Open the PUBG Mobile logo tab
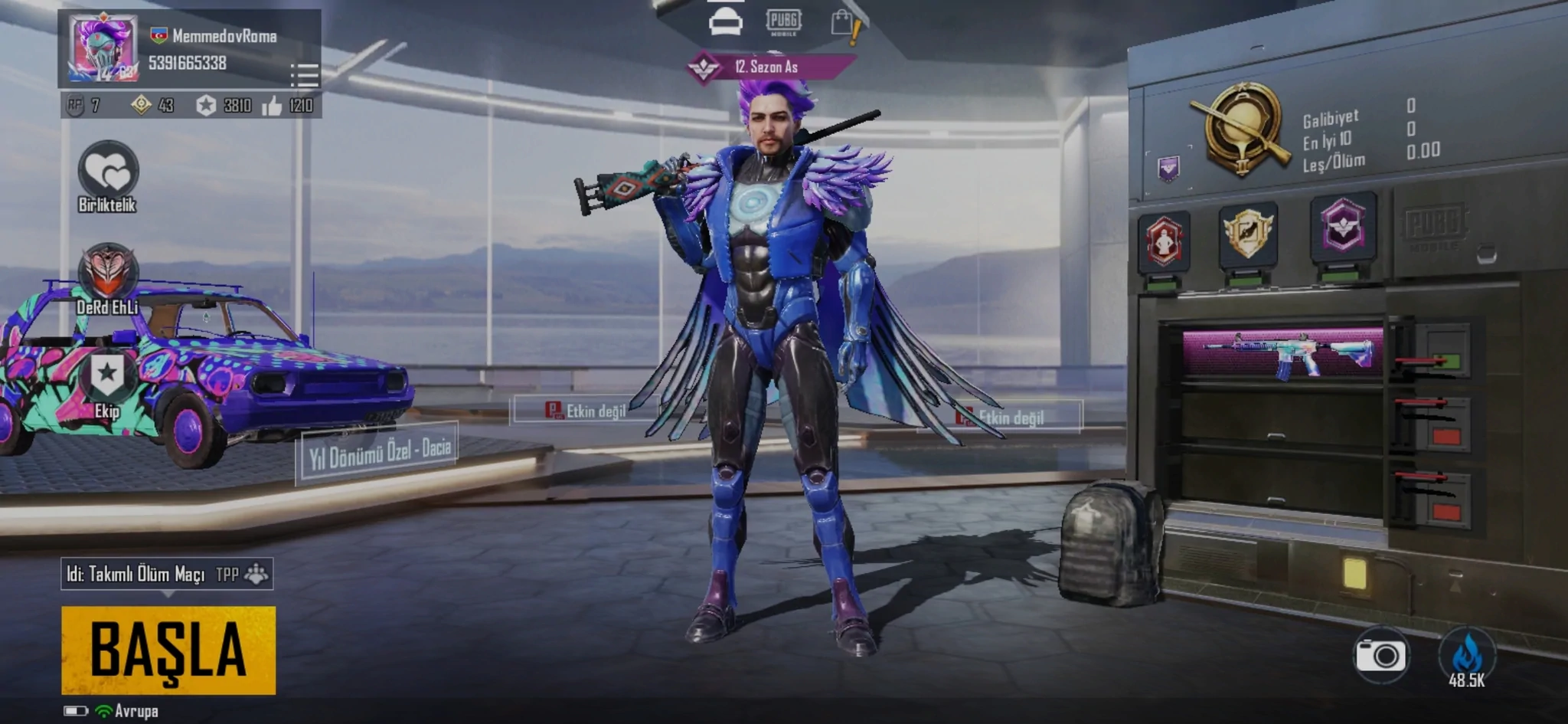 point(783,21)
